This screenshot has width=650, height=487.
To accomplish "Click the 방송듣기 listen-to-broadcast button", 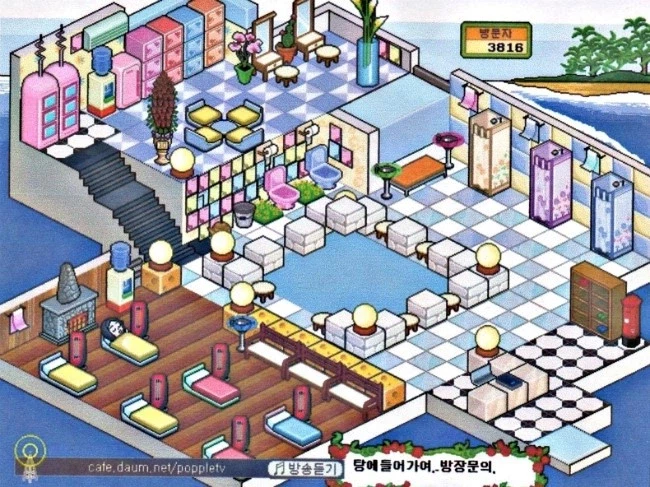I will point(301,467).
